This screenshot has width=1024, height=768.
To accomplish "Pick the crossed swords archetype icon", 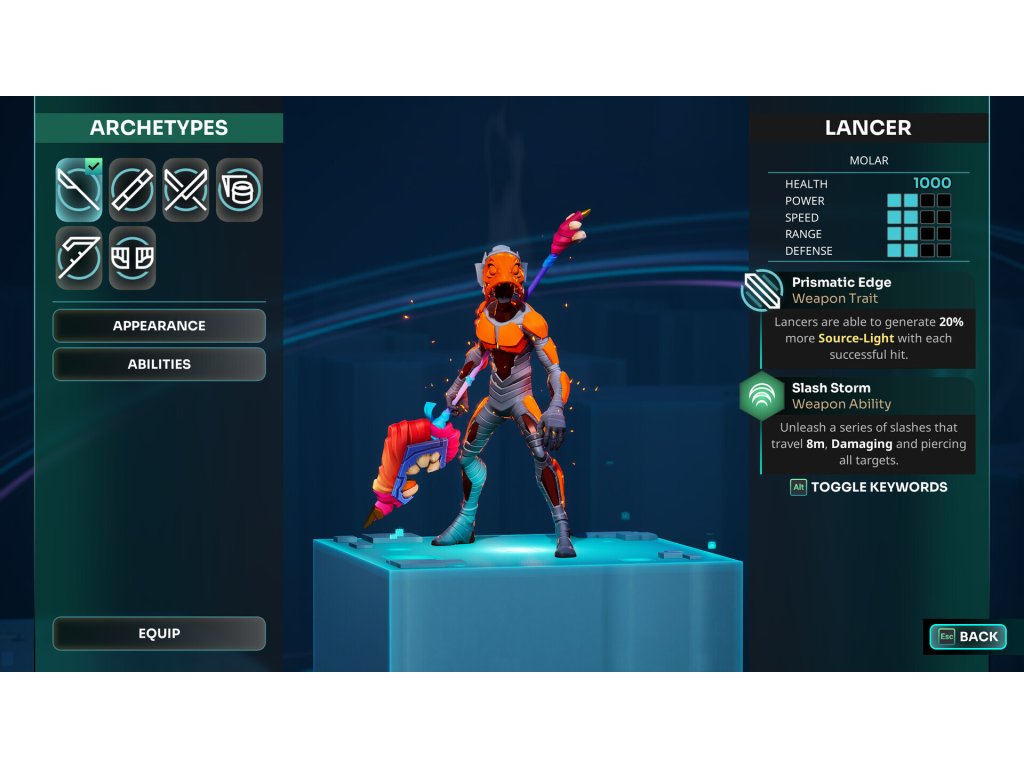I will pyautogui.click(x=186, y=189).
